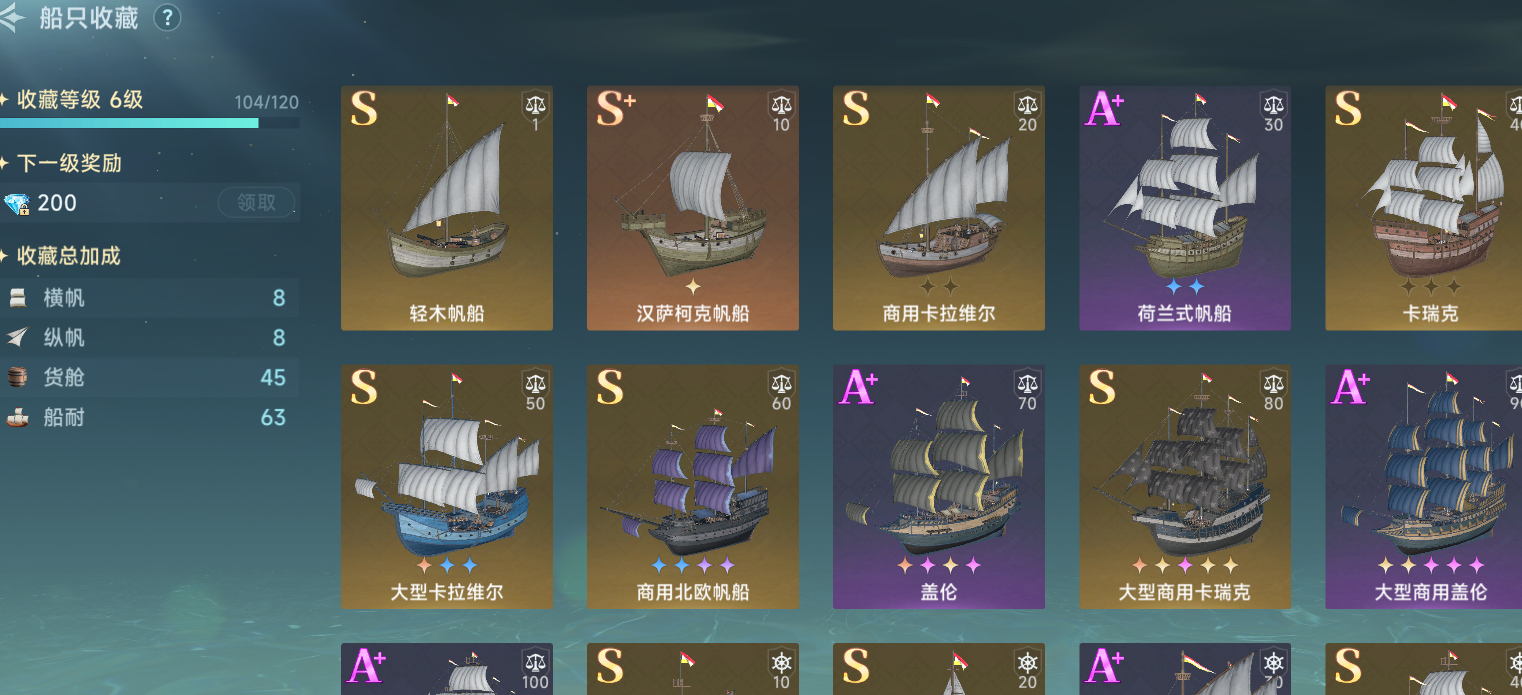Select the 荷兰式帆船 ship card

coord(1185,208)
